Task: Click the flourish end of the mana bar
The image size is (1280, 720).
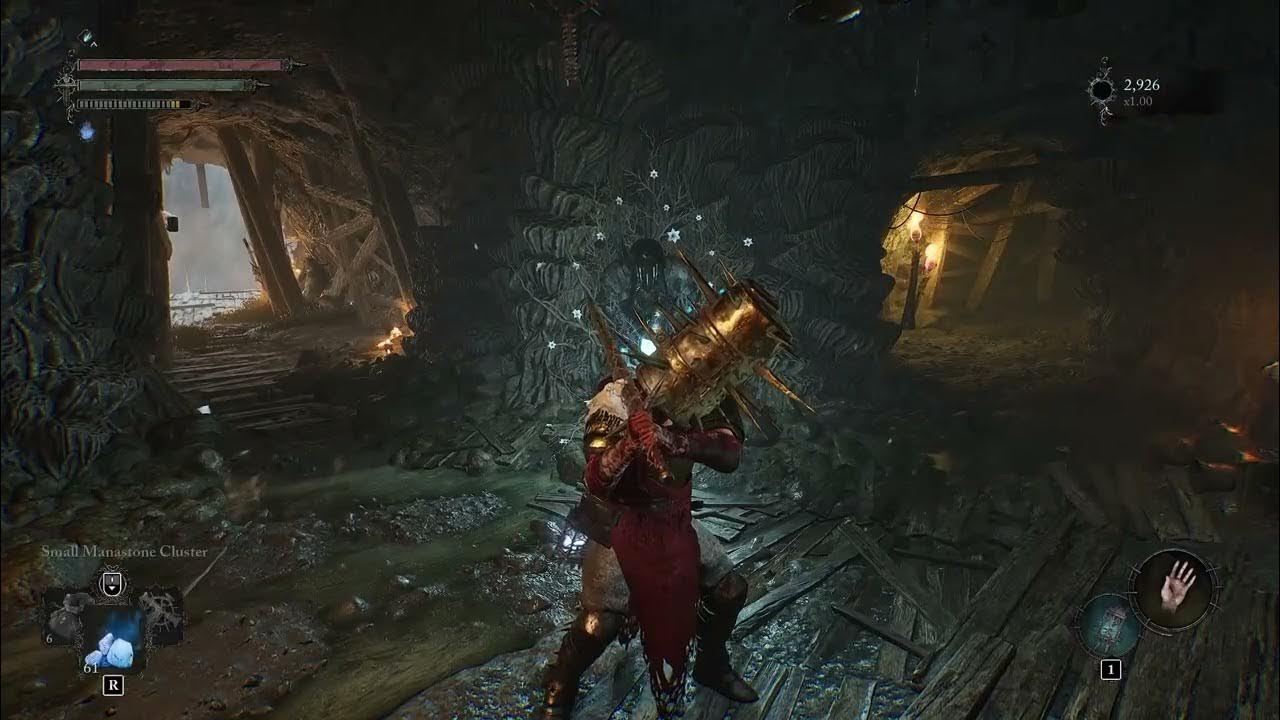Action: (258, 84)
